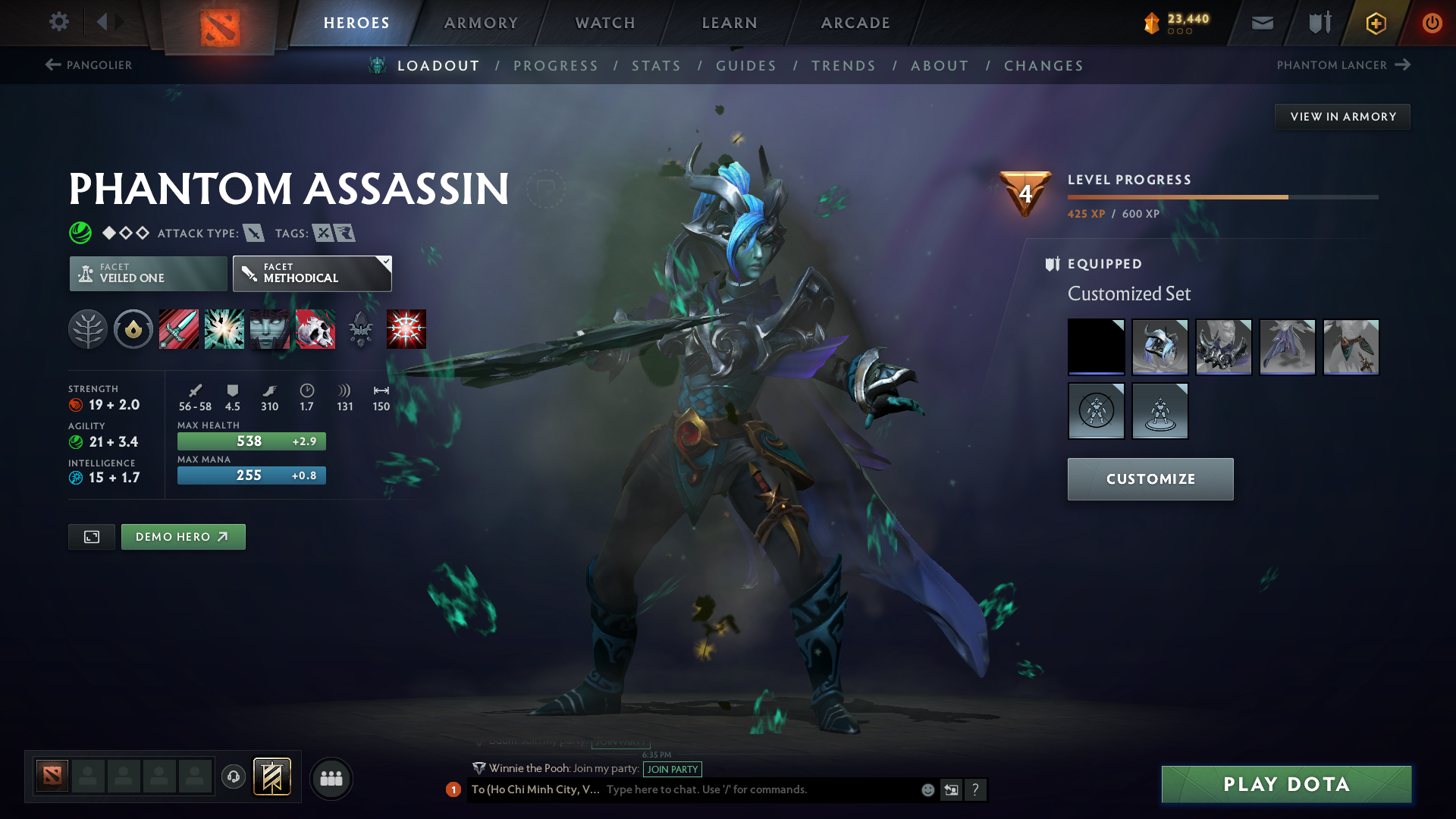Open the mail/notifications inbox icon

pos(1261,23)
